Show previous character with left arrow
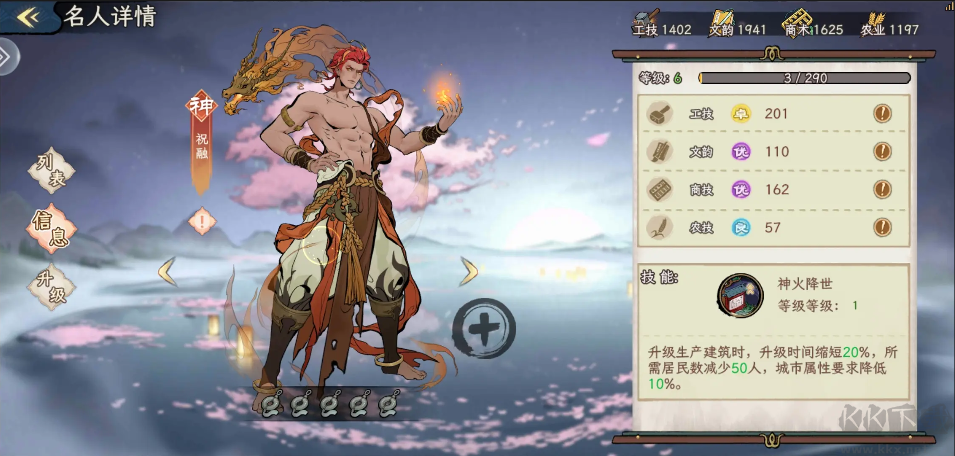The height and width of the screenshot is (456, 955). [x=168, y=271]
